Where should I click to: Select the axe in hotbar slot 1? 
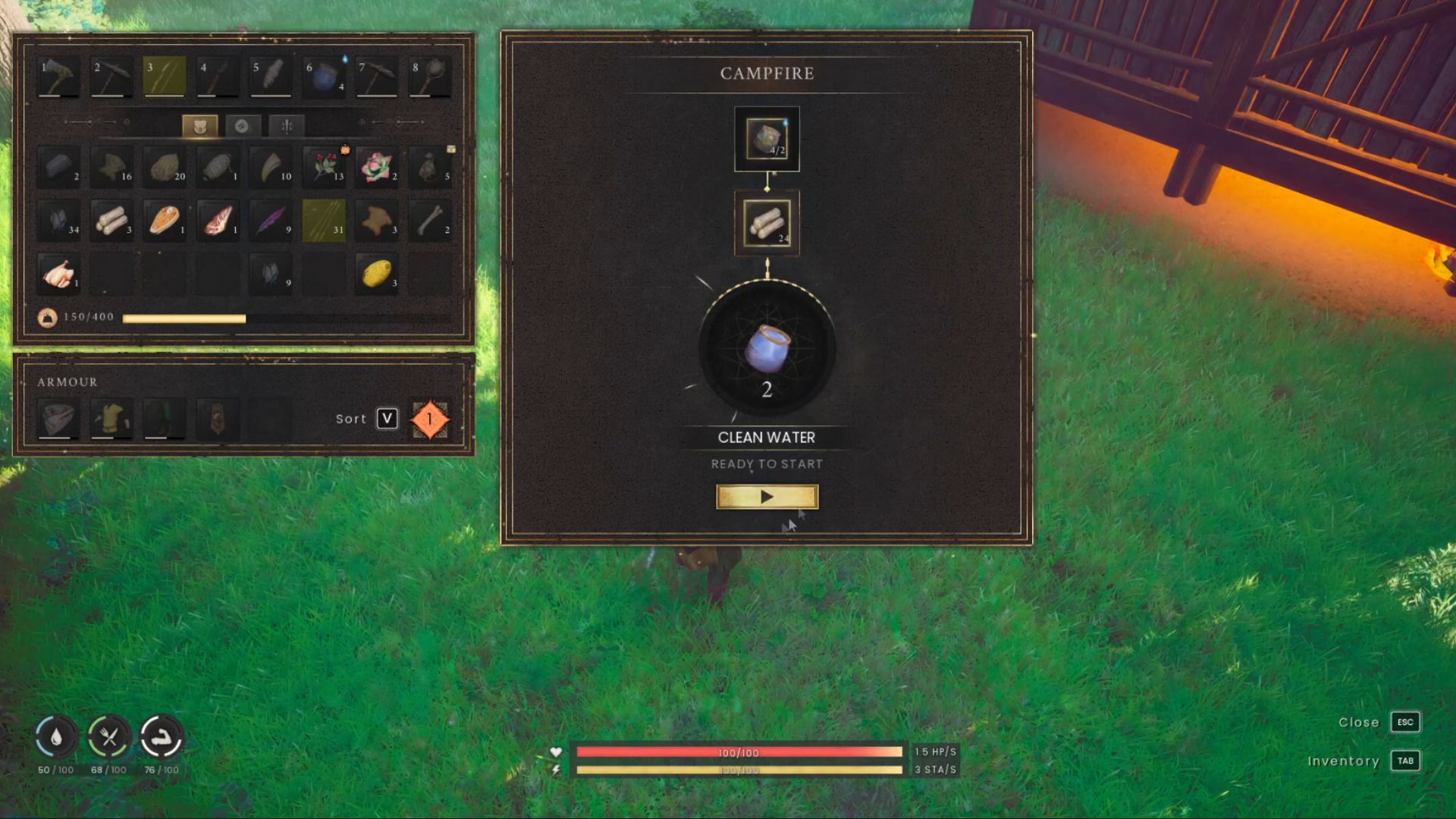click(58, 77)
